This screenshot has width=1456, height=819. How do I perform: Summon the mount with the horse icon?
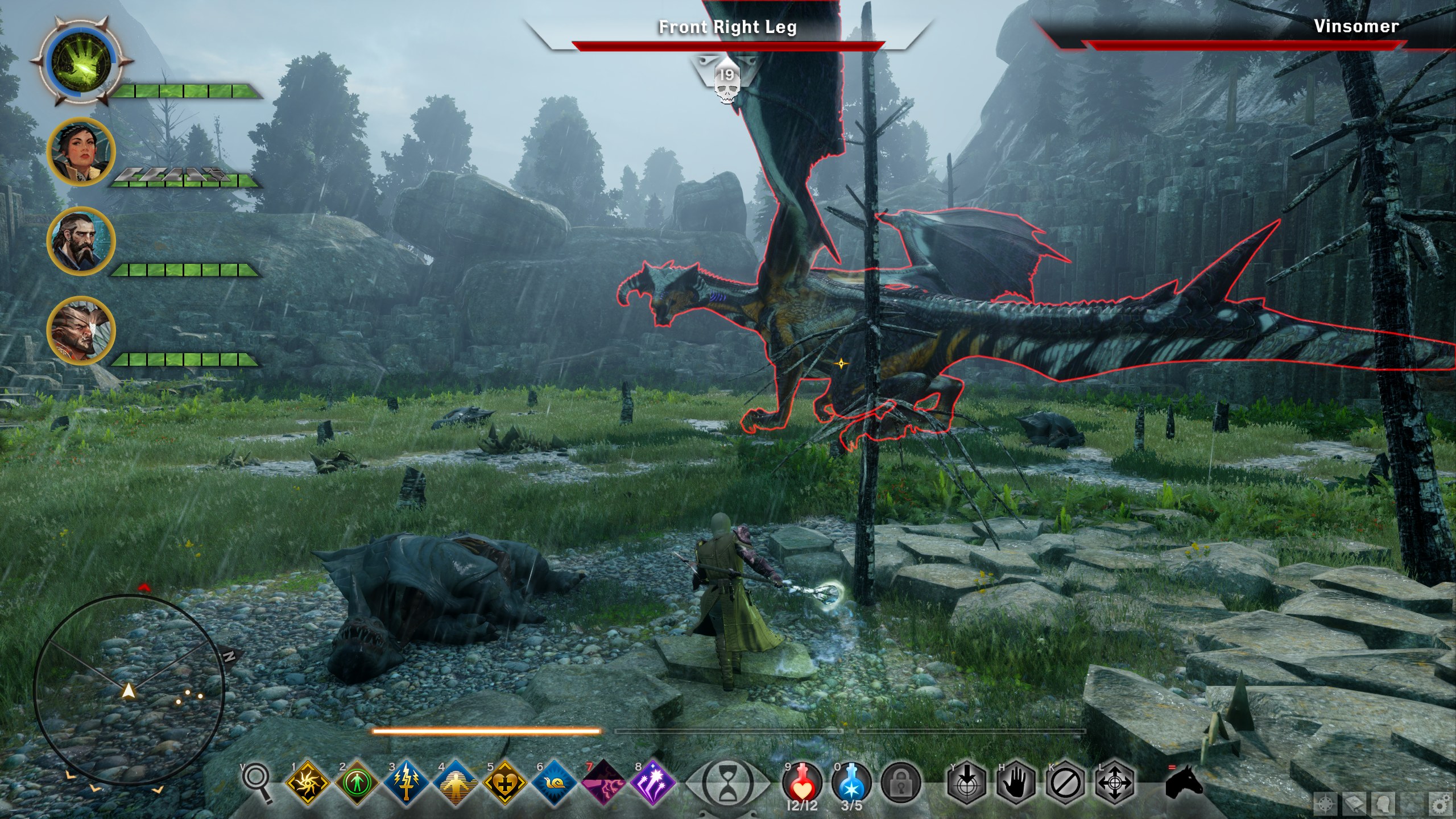1184,784
